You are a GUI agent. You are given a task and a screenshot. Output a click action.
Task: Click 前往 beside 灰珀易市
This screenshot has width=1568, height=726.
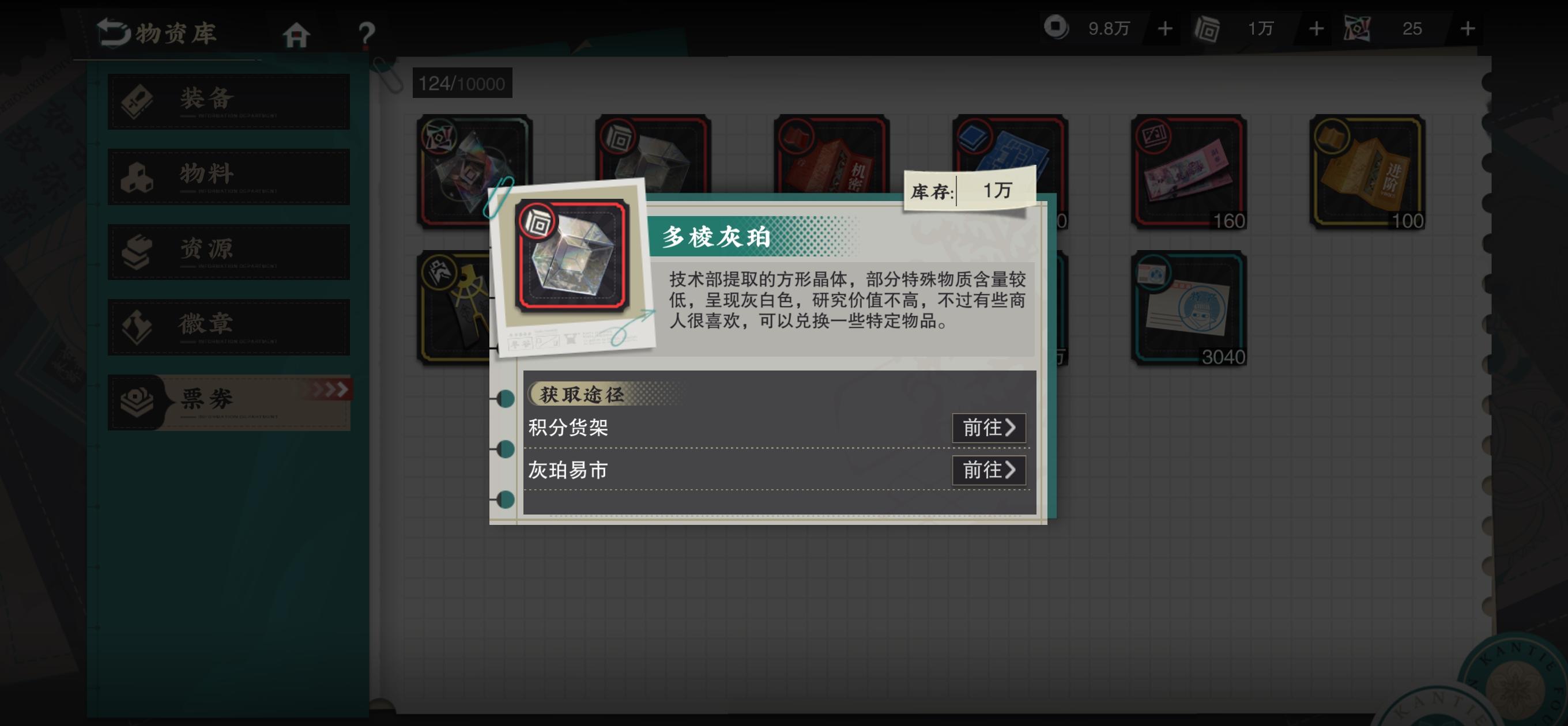989,470
